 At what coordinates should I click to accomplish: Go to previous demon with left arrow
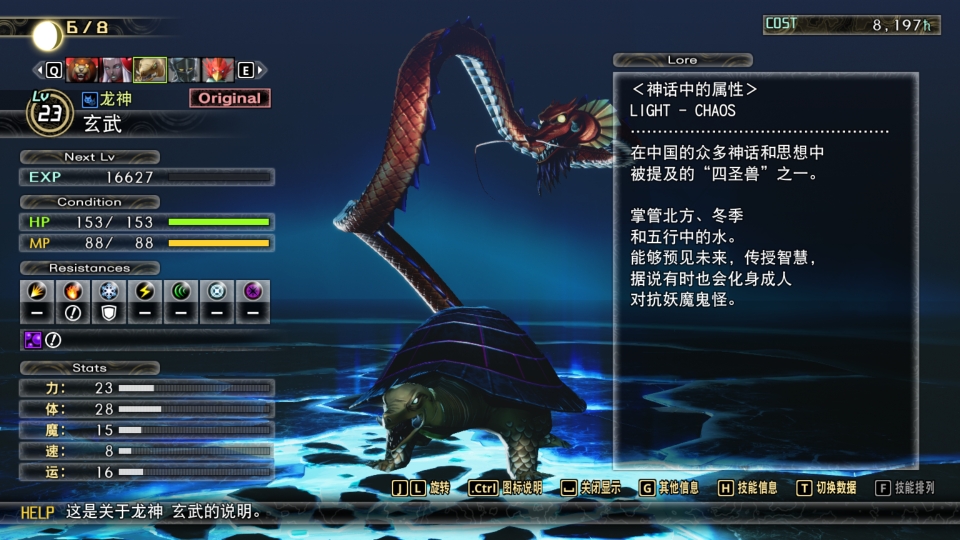pos(53,70)
